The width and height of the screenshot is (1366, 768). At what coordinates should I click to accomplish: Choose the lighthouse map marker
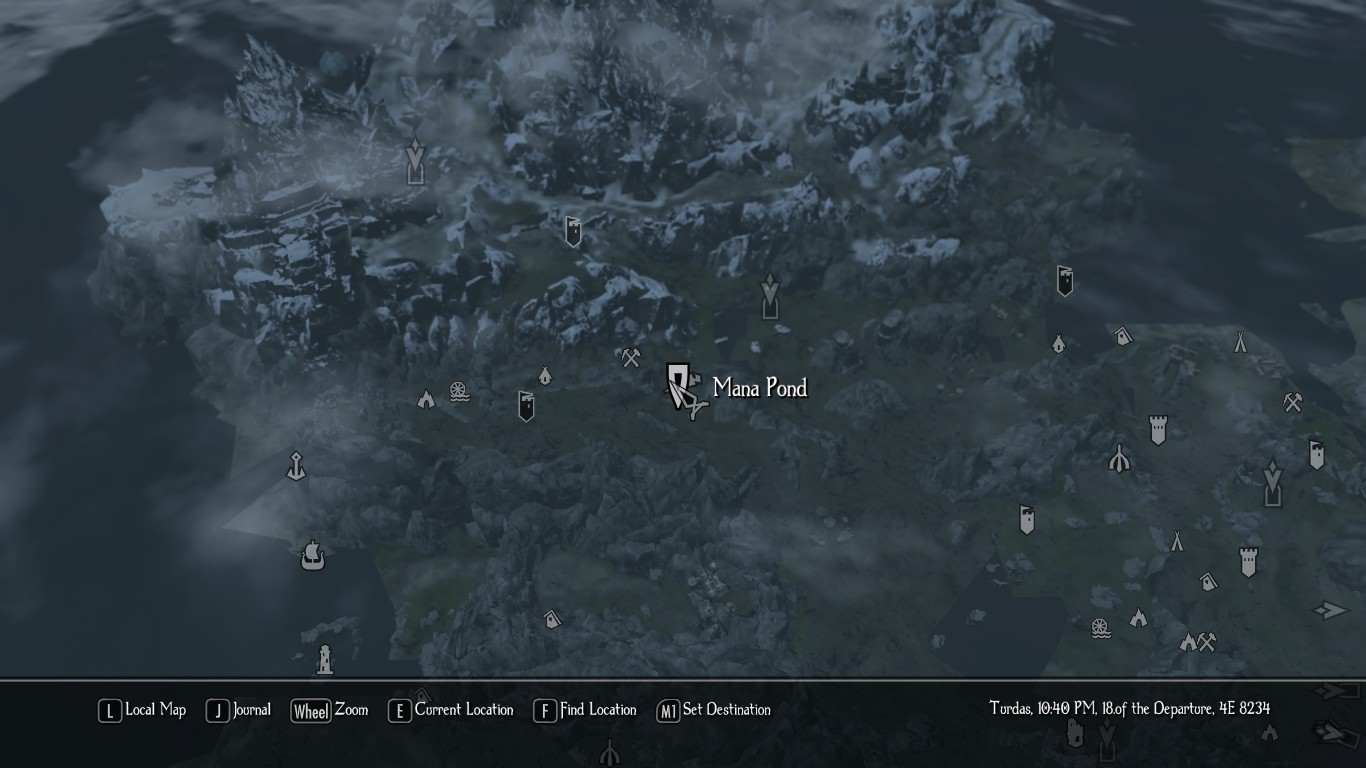tap(324, 658)
